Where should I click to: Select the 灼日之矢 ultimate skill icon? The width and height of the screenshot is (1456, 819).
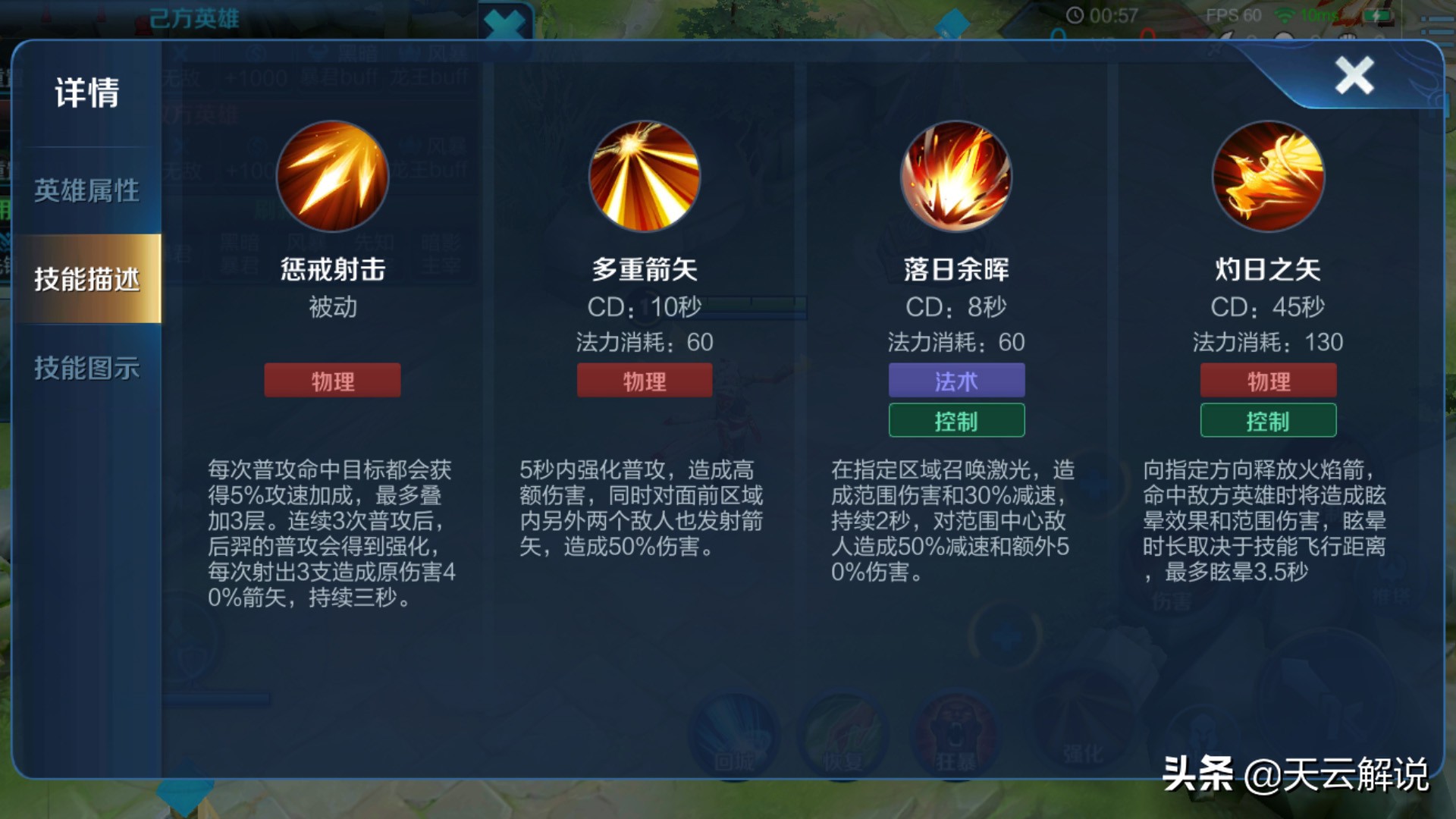(x=1267, y=176)
